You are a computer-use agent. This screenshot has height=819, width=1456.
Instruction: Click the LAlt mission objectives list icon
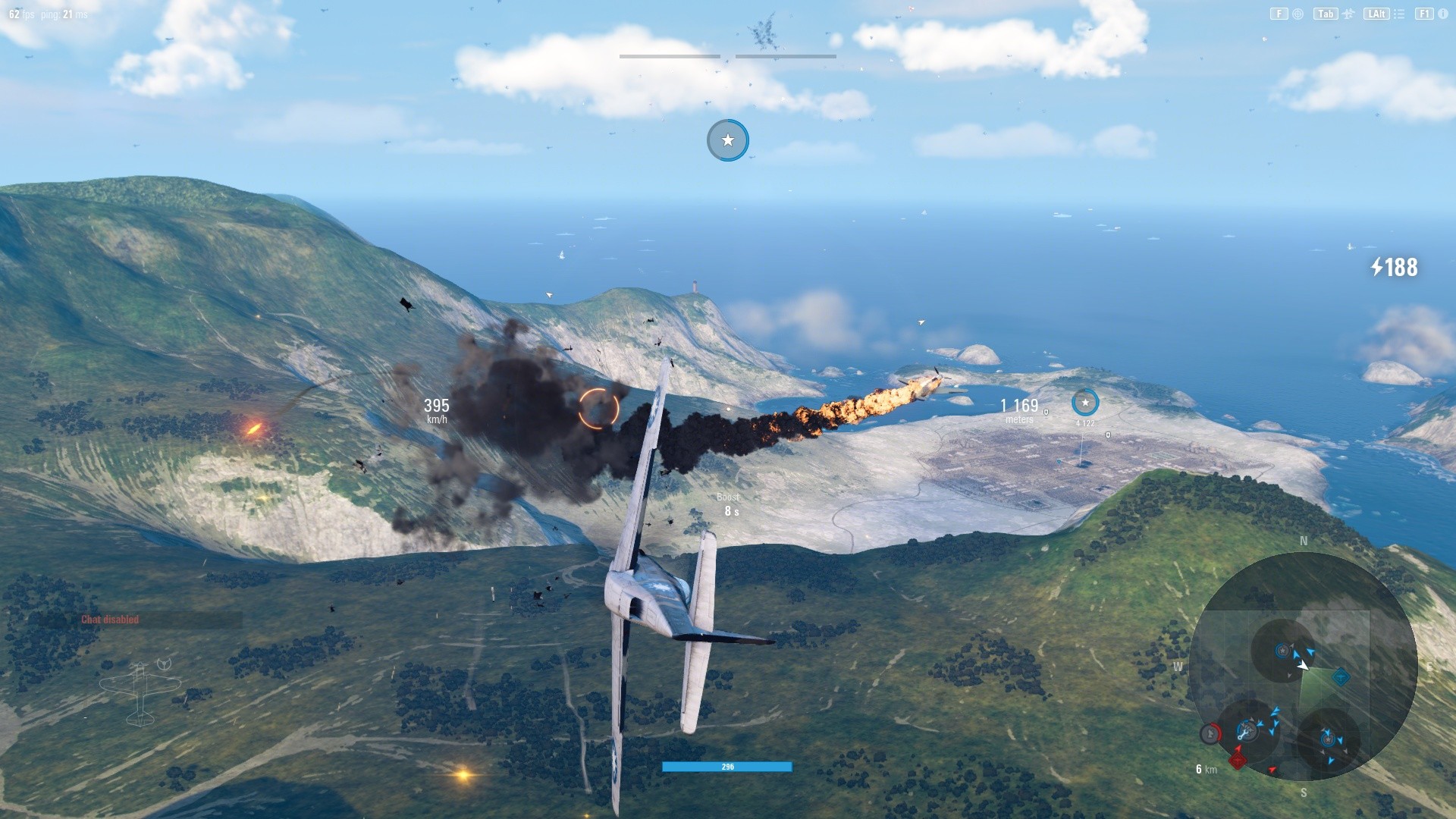coord(1399,13)
